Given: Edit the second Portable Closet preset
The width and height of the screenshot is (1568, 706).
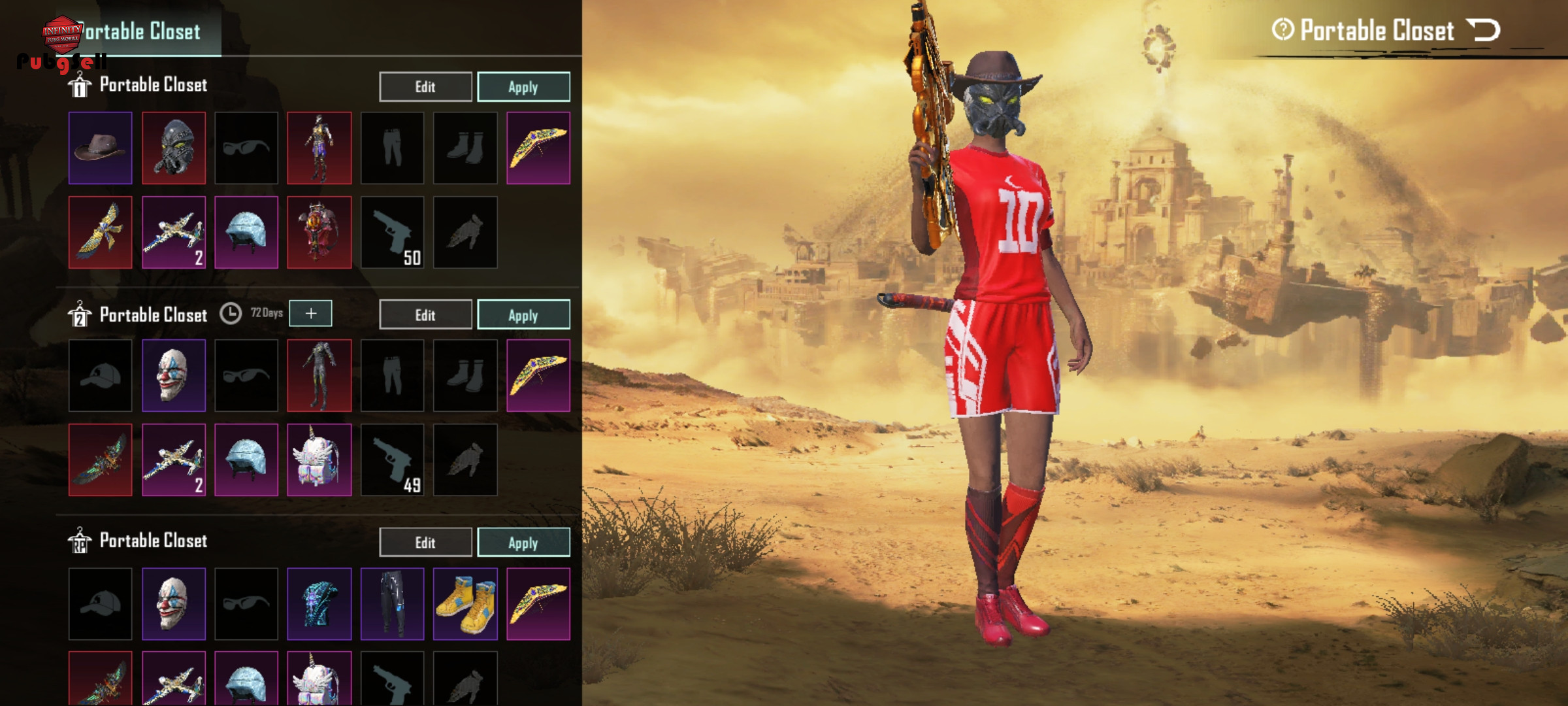Looking at the screenshot, I should [x=425, y=315].
